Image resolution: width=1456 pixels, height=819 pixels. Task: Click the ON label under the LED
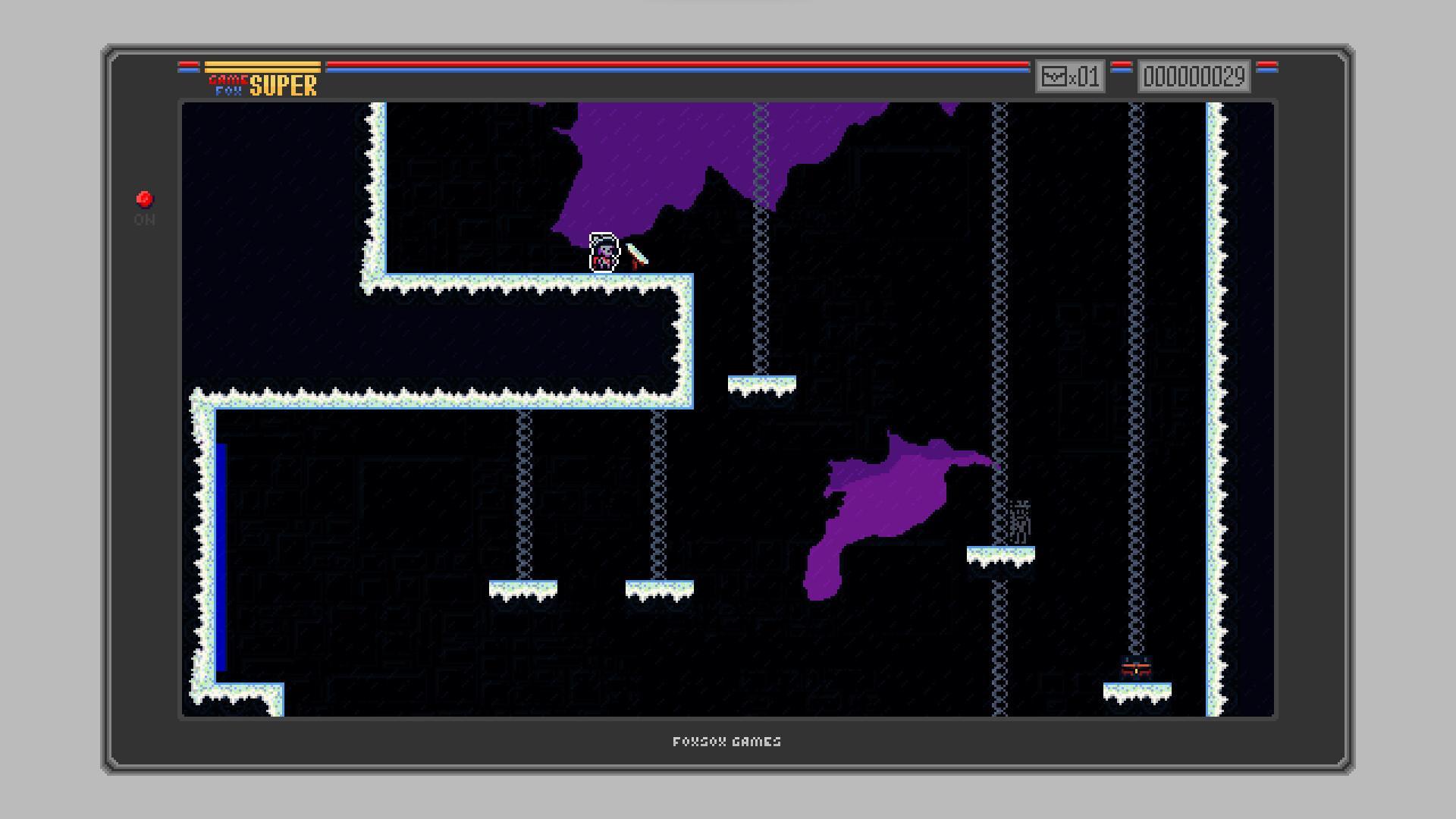[x=144, y=220]
